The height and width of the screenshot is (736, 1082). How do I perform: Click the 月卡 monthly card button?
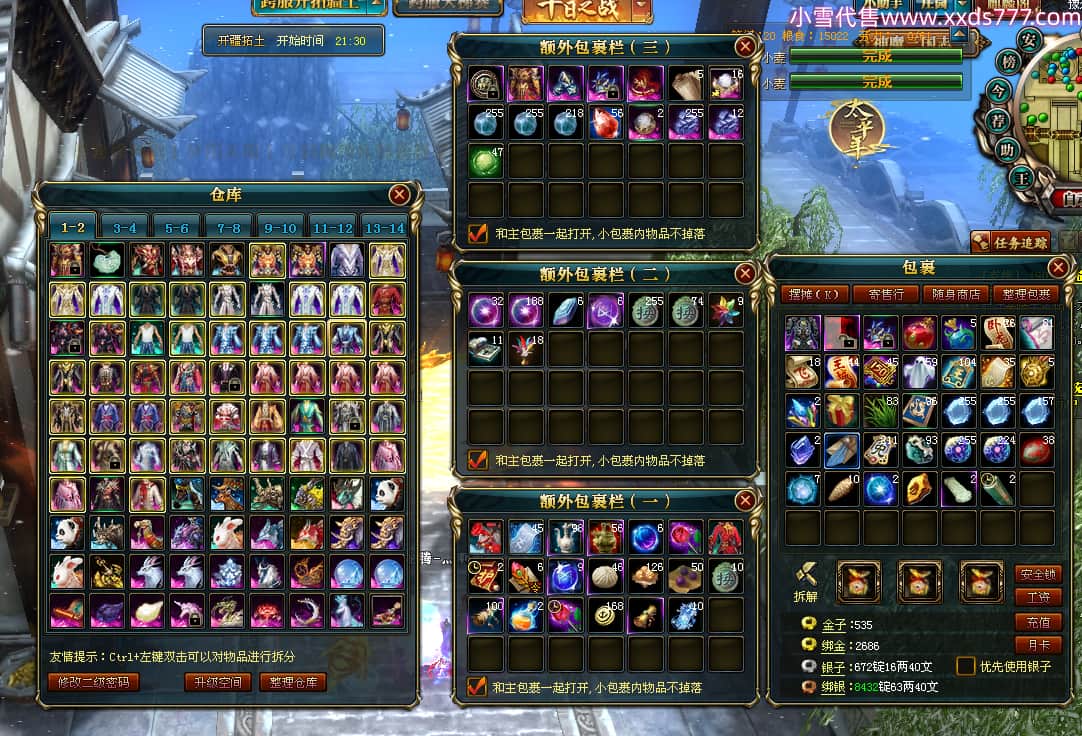click(1037, 645)
